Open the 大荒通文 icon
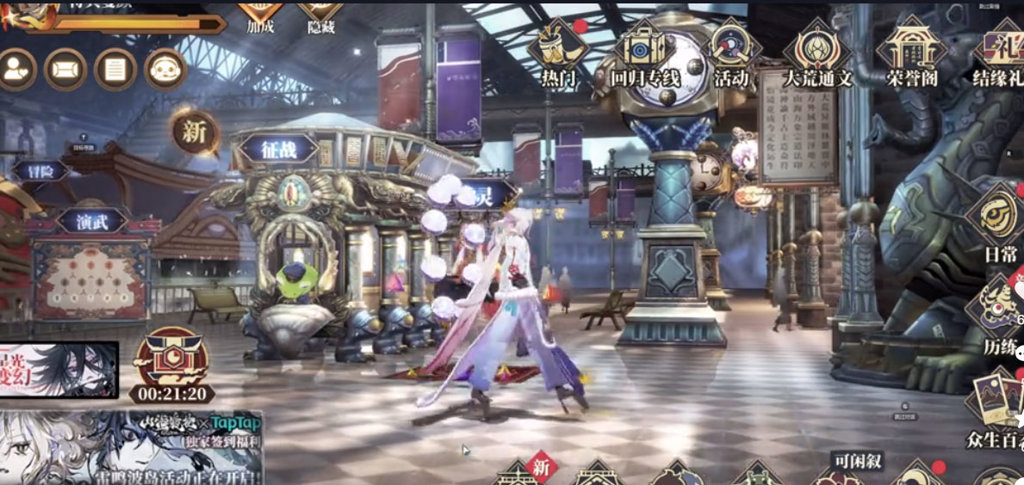 pos(816,52)
